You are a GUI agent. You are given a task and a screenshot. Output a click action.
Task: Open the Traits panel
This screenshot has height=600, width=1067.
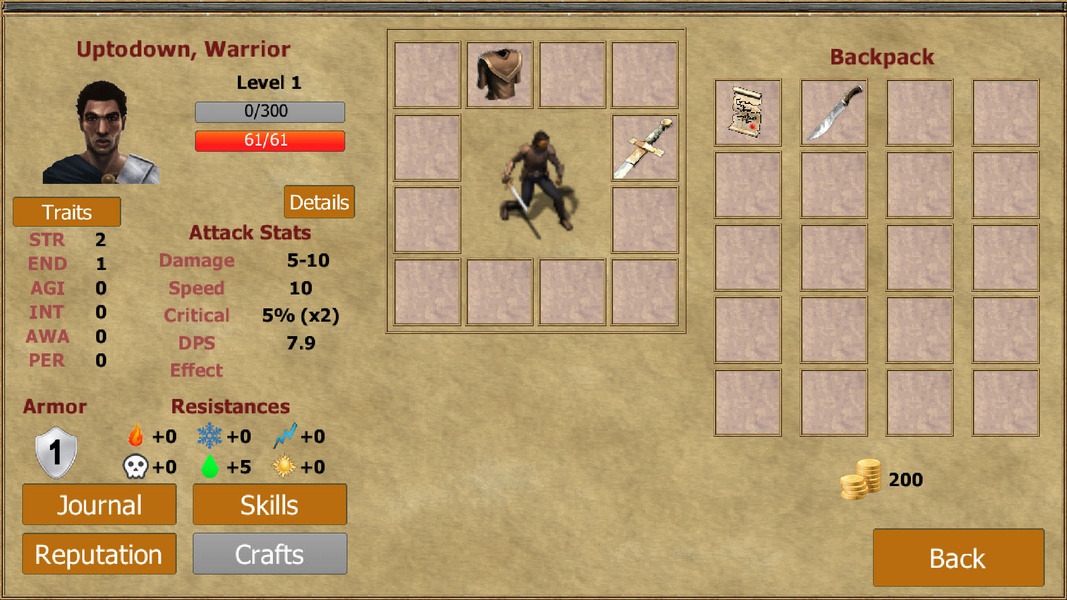tap(67, 212)
